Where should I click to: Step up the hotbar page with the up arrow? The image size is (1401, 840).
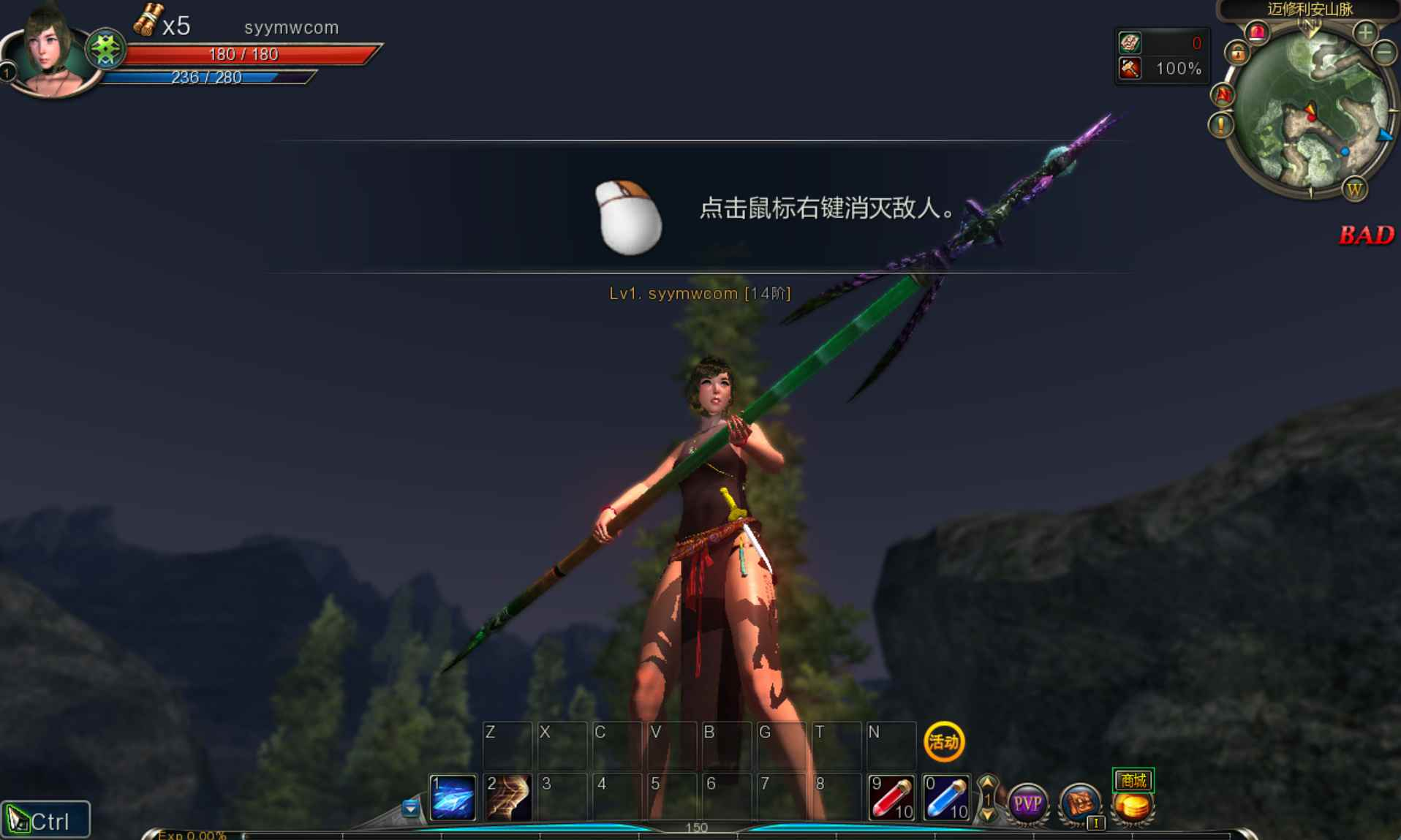(987, 782)
